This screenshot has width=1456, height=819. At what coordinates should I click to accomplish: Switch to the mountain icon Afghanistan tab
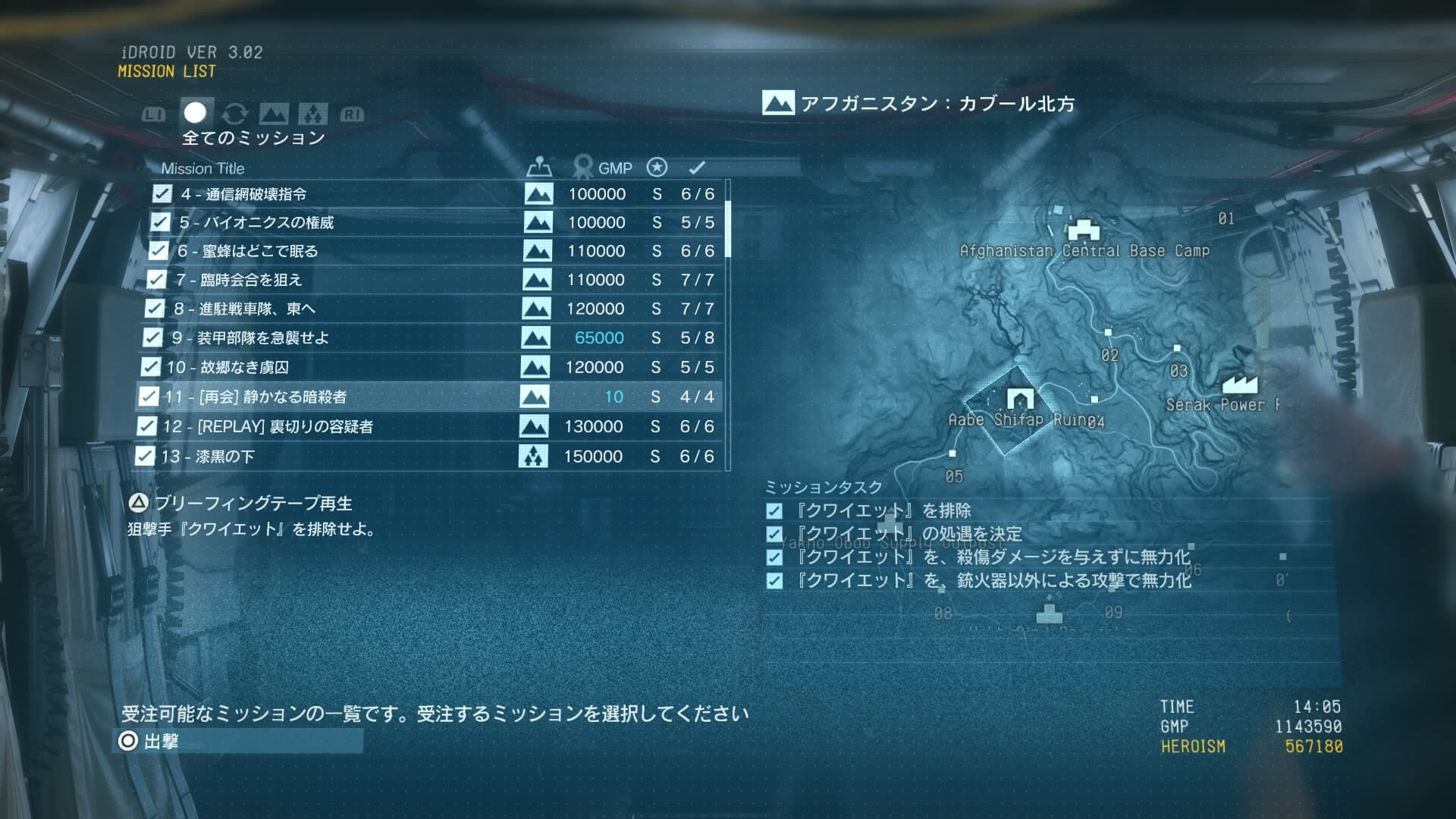tap(274, 115)
